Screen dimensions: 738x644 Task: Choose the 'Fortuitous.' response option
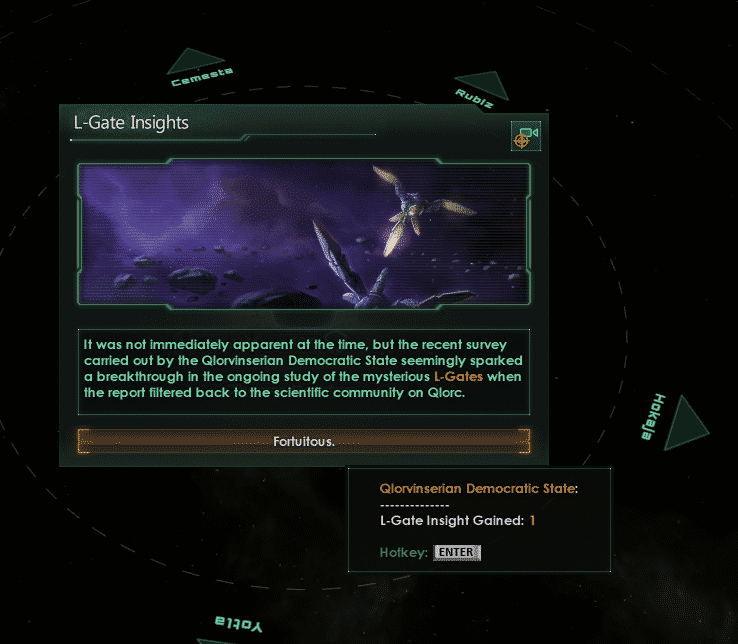click(x=304, y=441)
